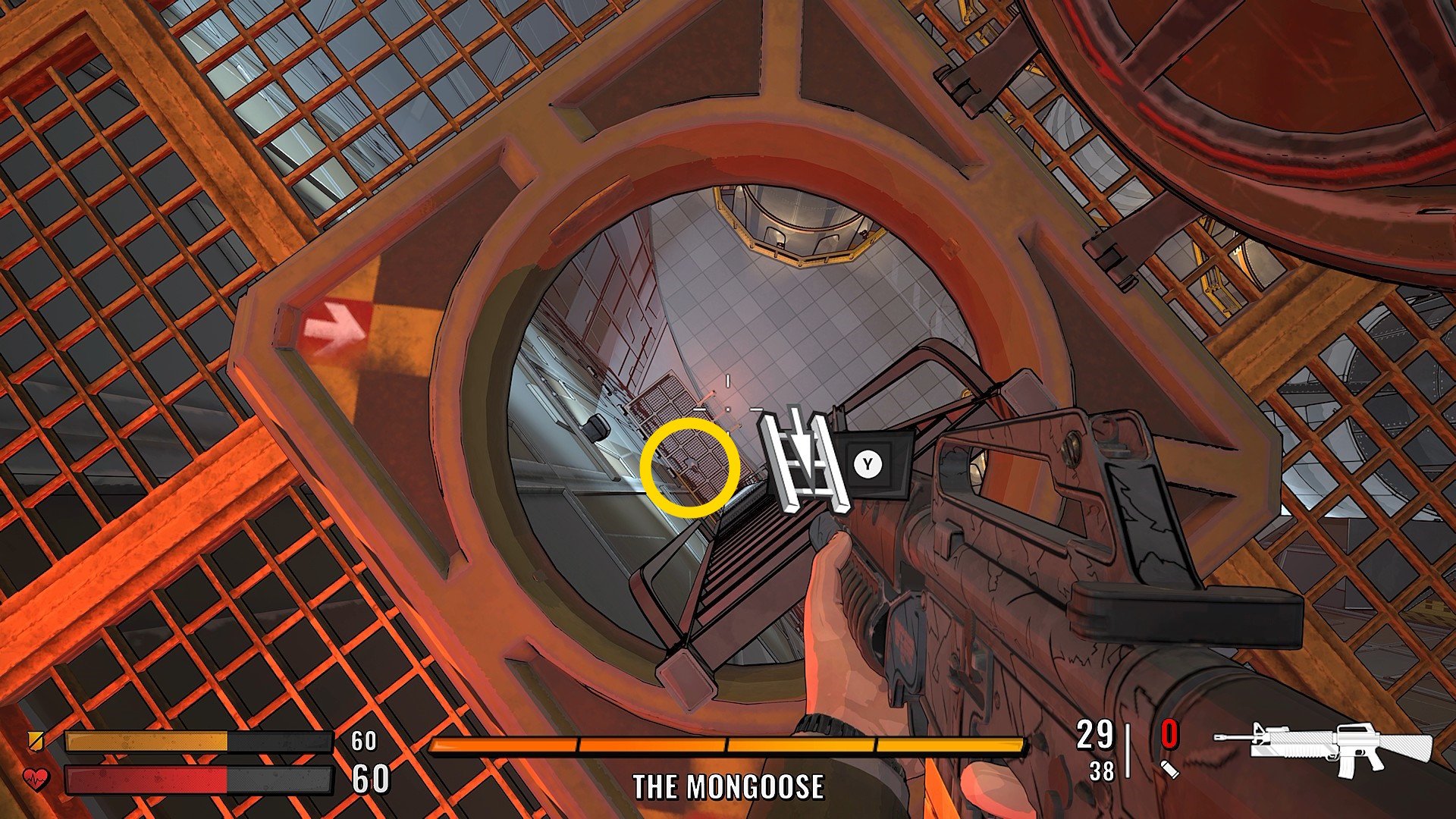Click the armor shield icon
This screenshot has width=1456, height=819.
(35, 740)
